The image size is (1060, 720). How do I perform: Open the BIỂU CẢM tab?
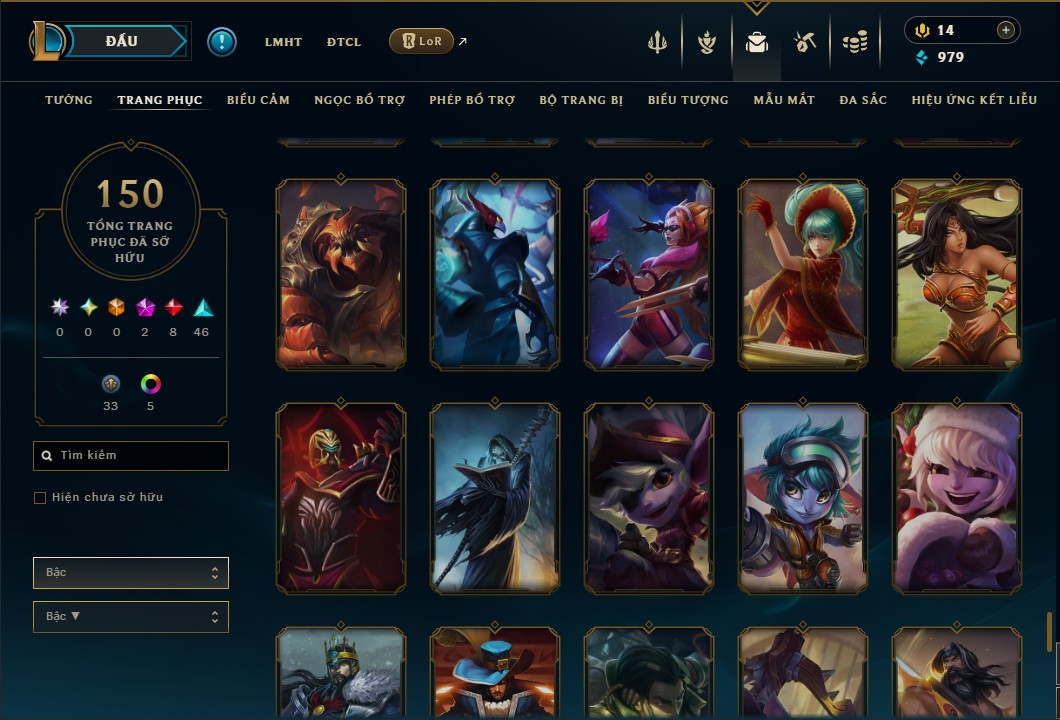(x=258, y=100)
